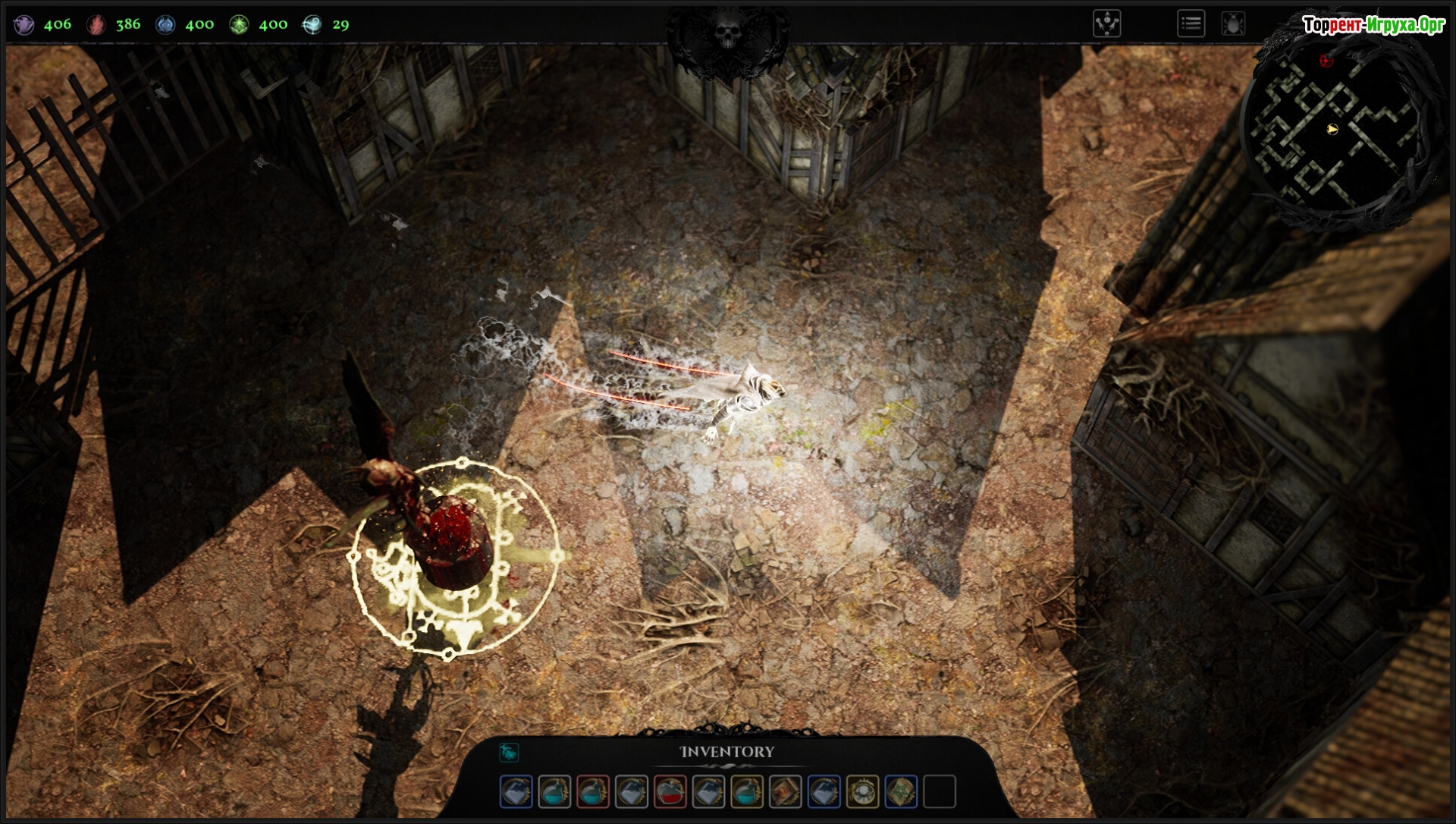Select the cyan potion with red border

[592, 791]
